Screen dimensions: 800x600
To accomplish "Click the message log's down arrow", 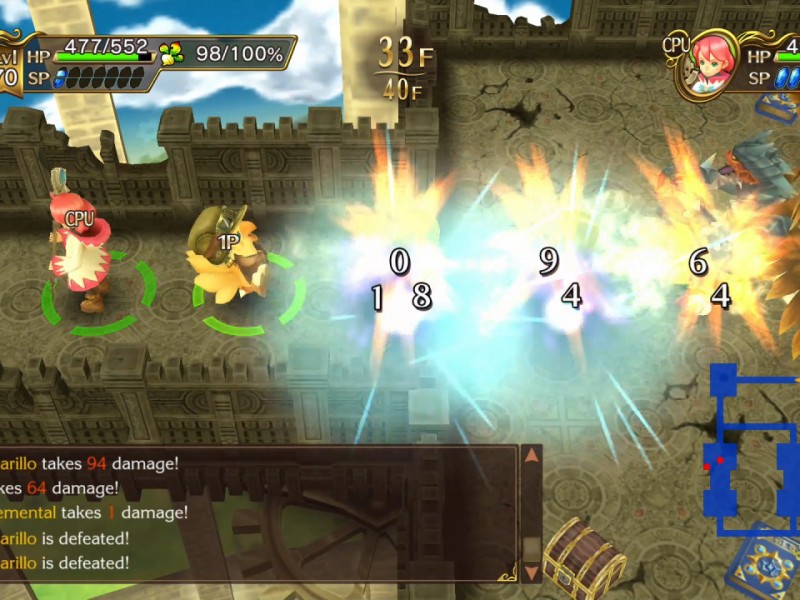I will click(x=532, y=572).
